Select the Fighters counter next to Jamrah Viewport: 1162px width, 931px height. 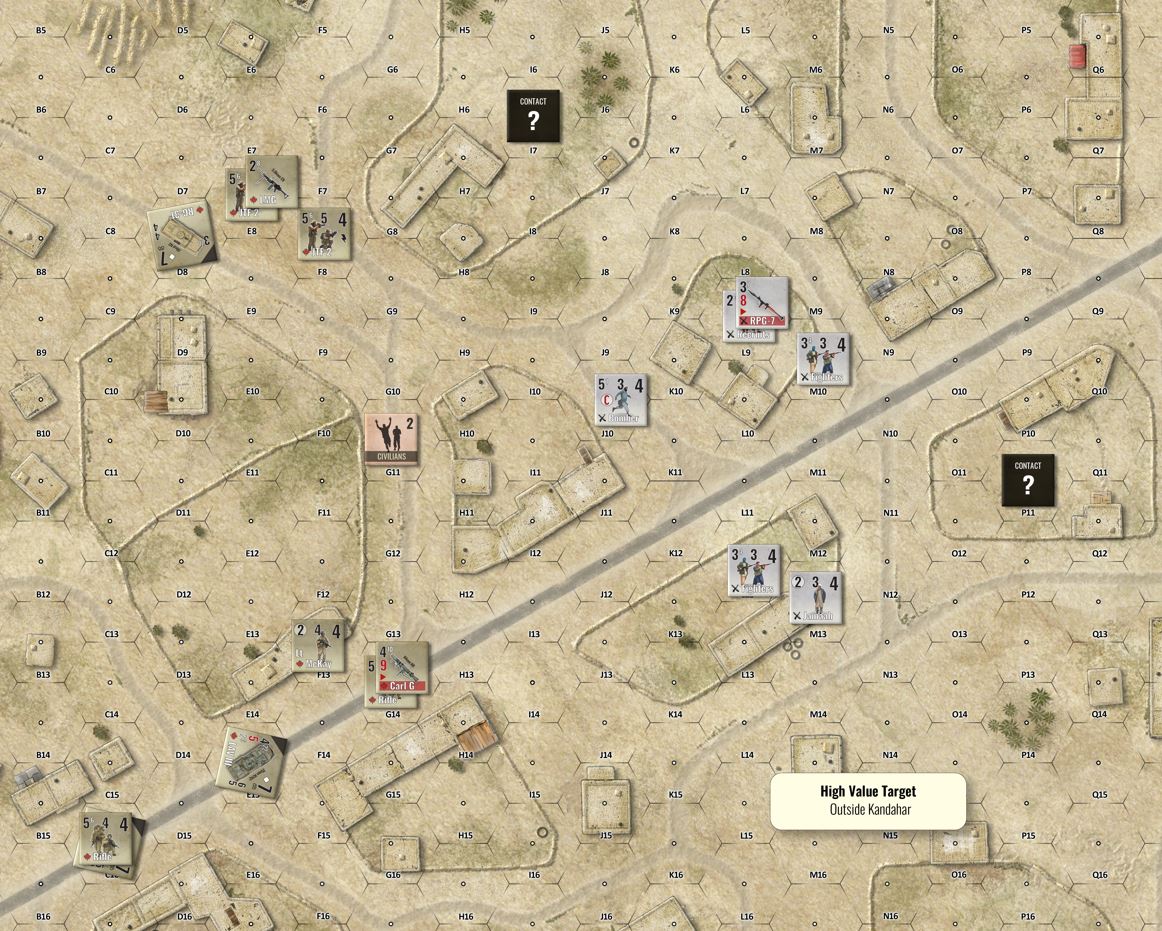pyautogui.click(x=753, y=571)
